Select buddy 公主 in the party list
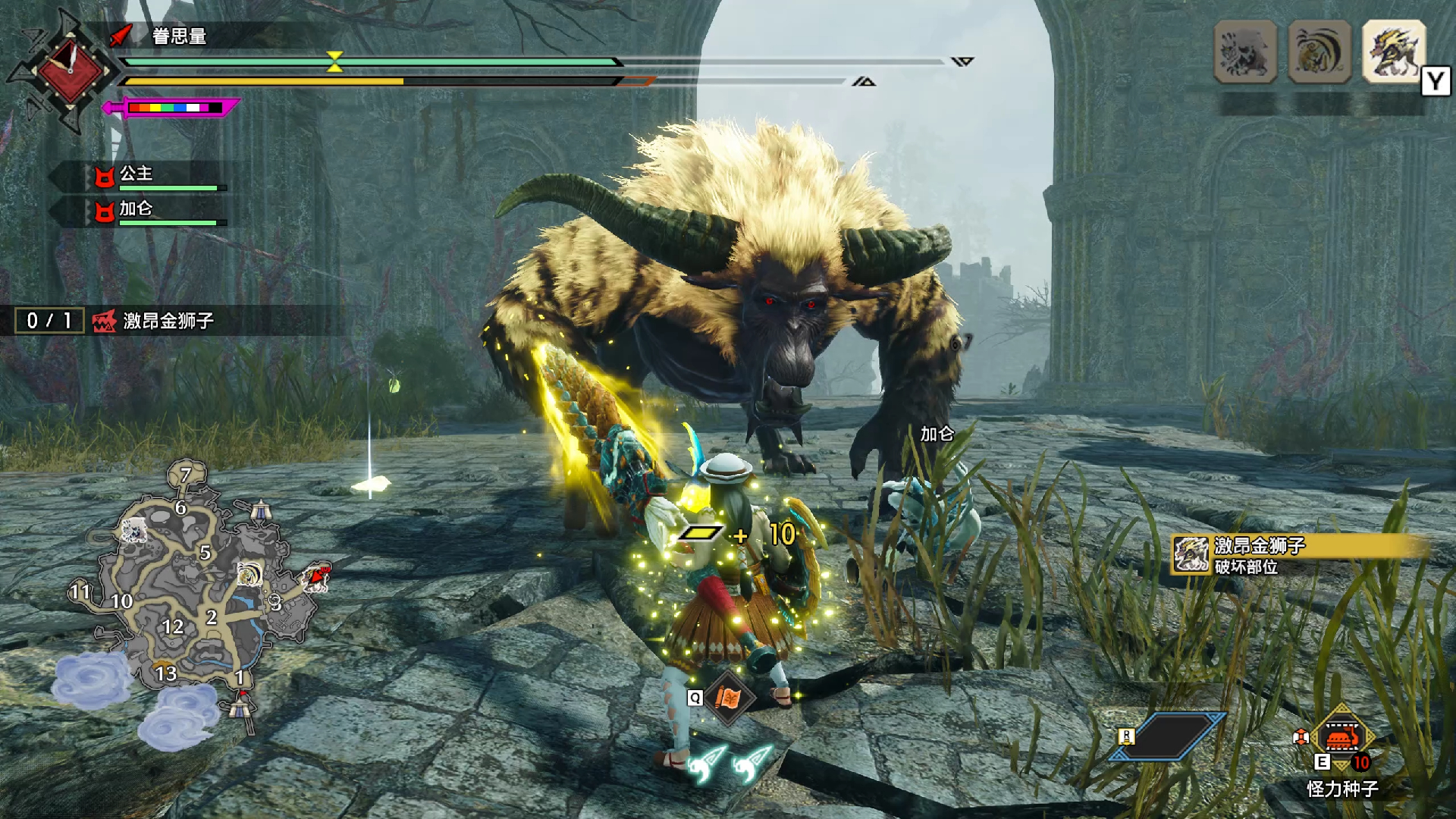 pyautogui.click(x=136, y=175)
